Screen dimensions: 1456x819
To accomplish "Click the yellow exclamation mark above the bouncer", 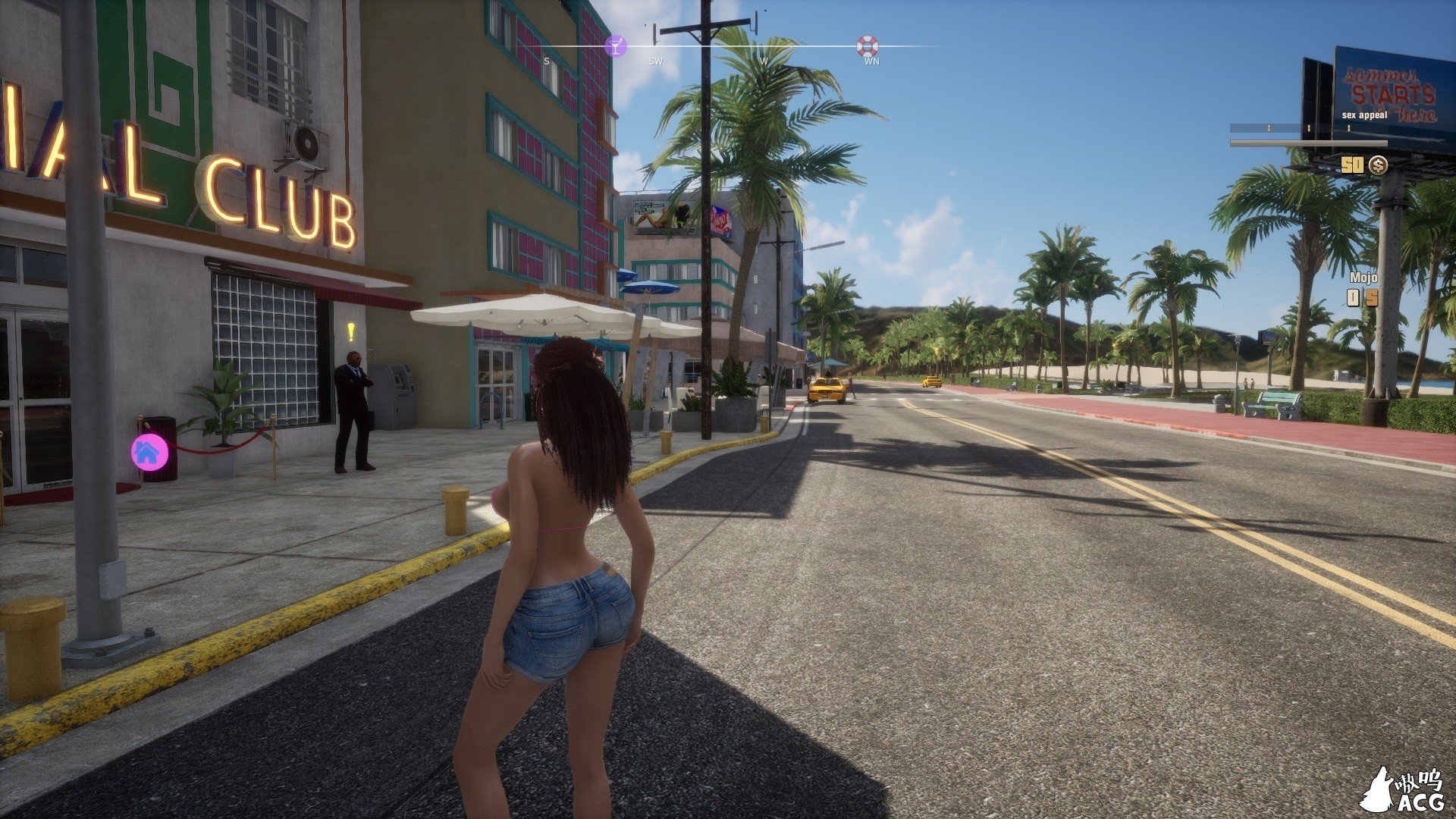I will tap(350, 331).
